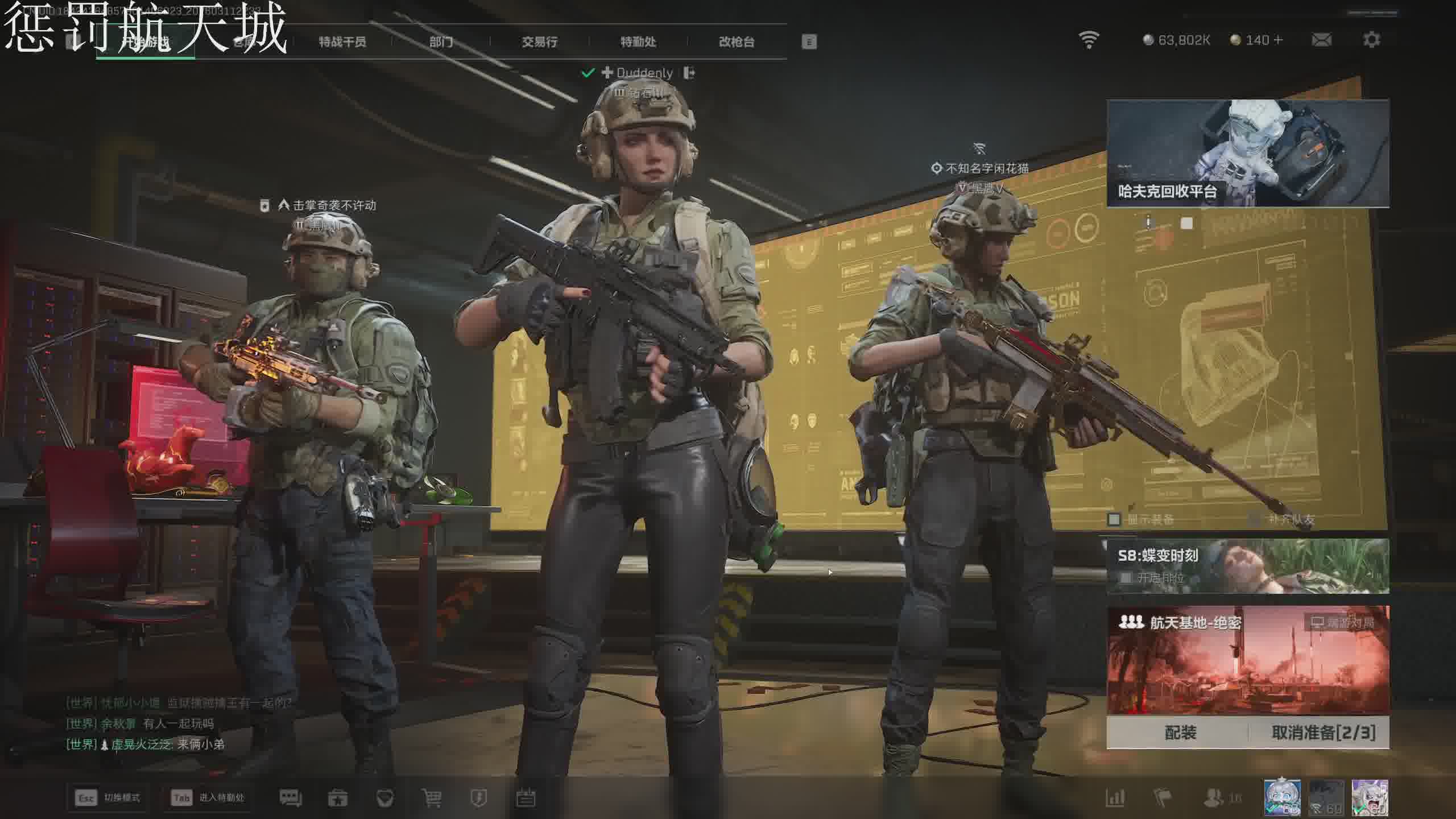This screenshot has height=819, width=1456.
Task: Toggle the 显示装备 checkbox
Action: 1114,519
